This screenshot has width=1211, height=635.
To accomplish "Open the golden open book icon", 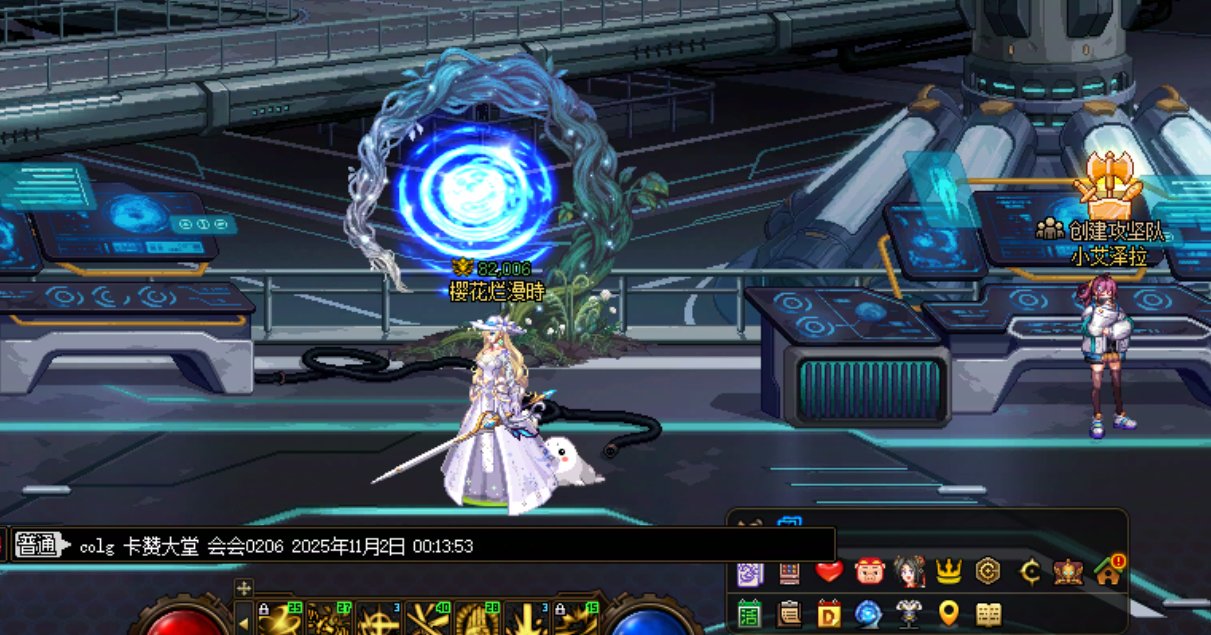I will pyautogui.click(x=988, y=613).
